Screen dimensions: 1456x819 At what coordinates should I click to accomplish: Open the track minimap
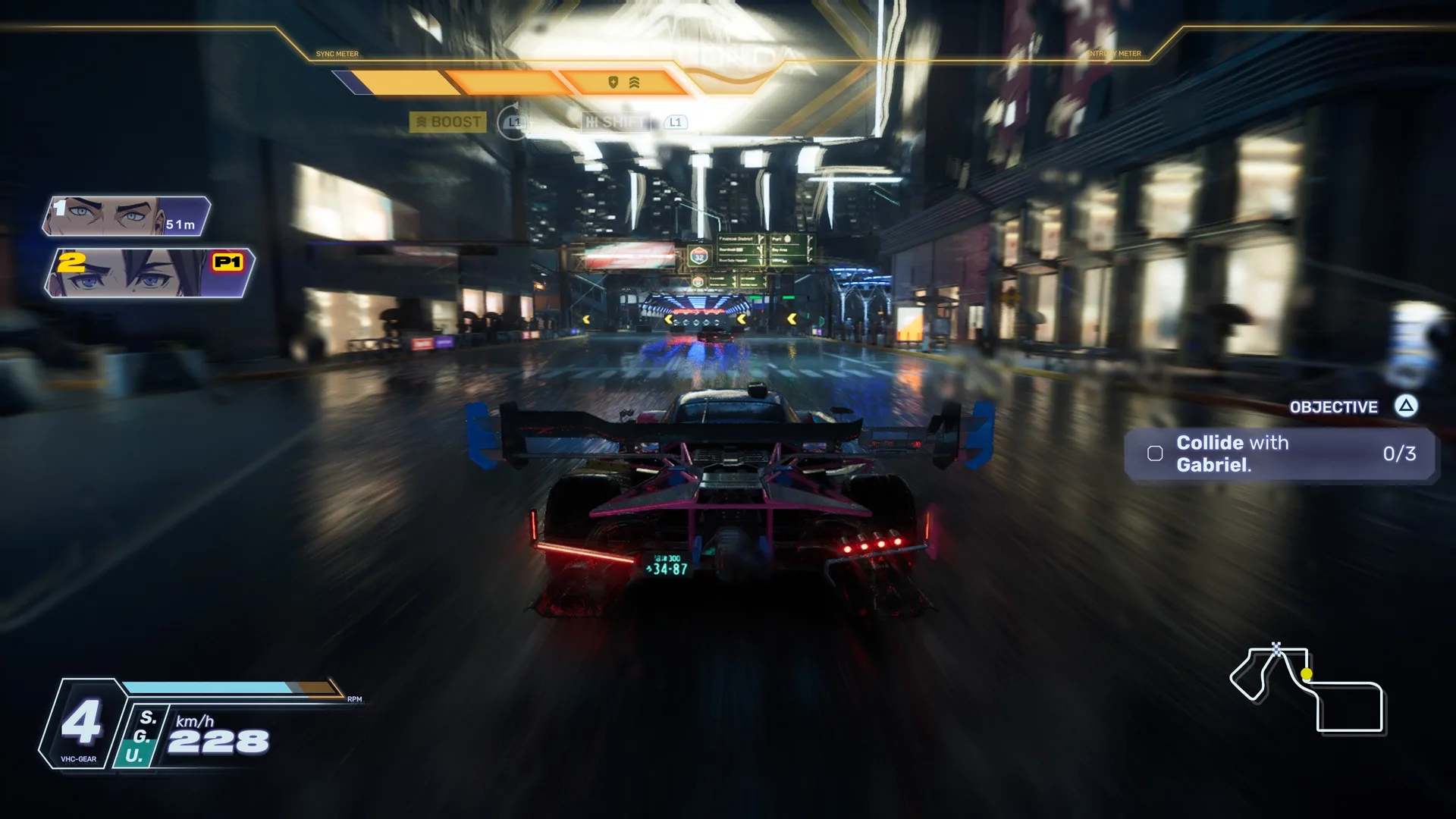[1307, 689]
